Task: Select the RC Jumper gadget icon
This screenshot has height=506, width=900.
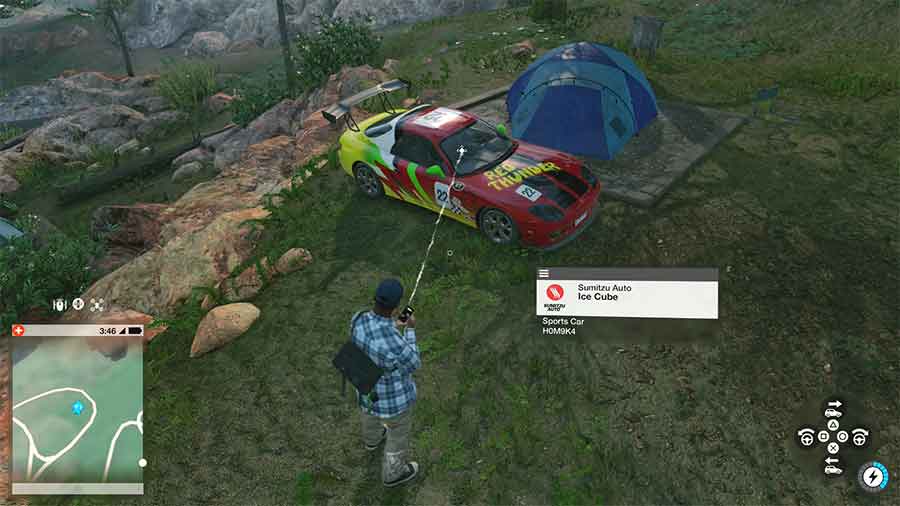Action: (x=59, y=304)
